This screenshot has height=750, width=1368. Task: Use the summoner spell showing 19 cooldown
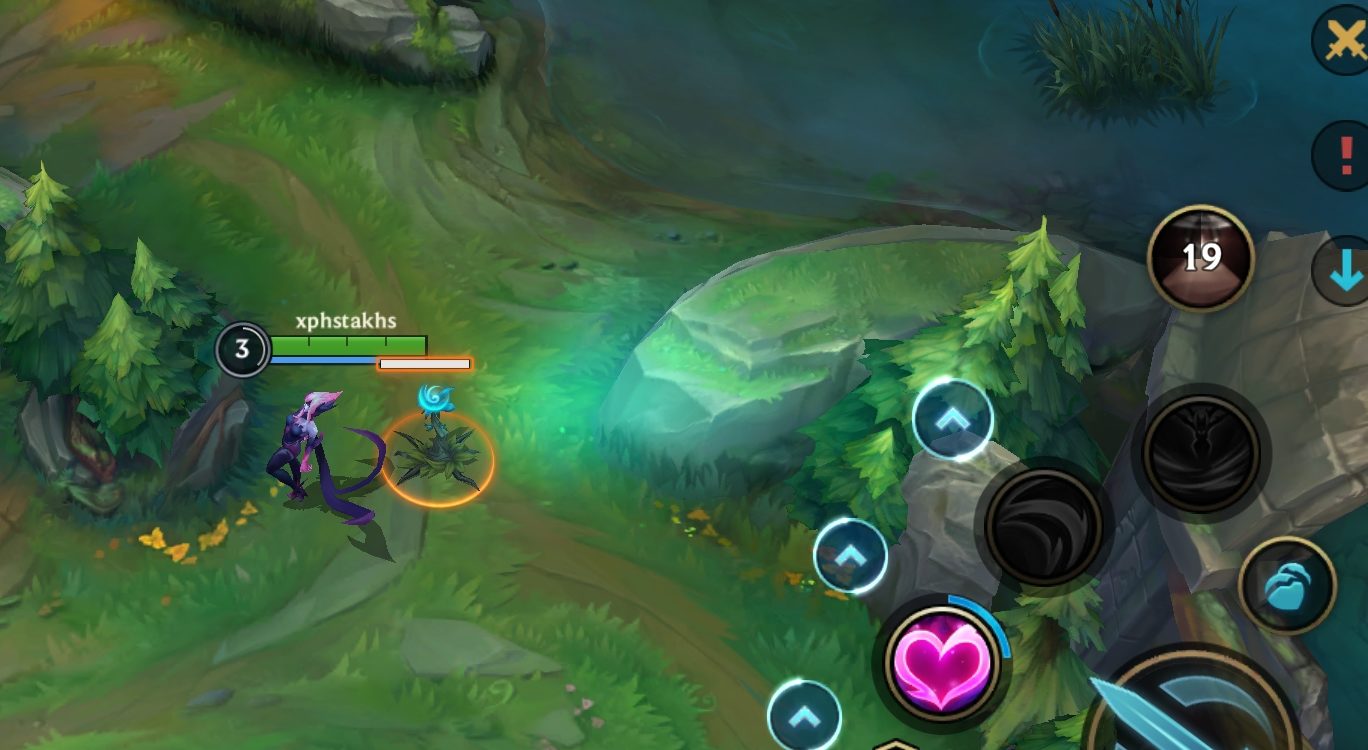(1200, 258)
